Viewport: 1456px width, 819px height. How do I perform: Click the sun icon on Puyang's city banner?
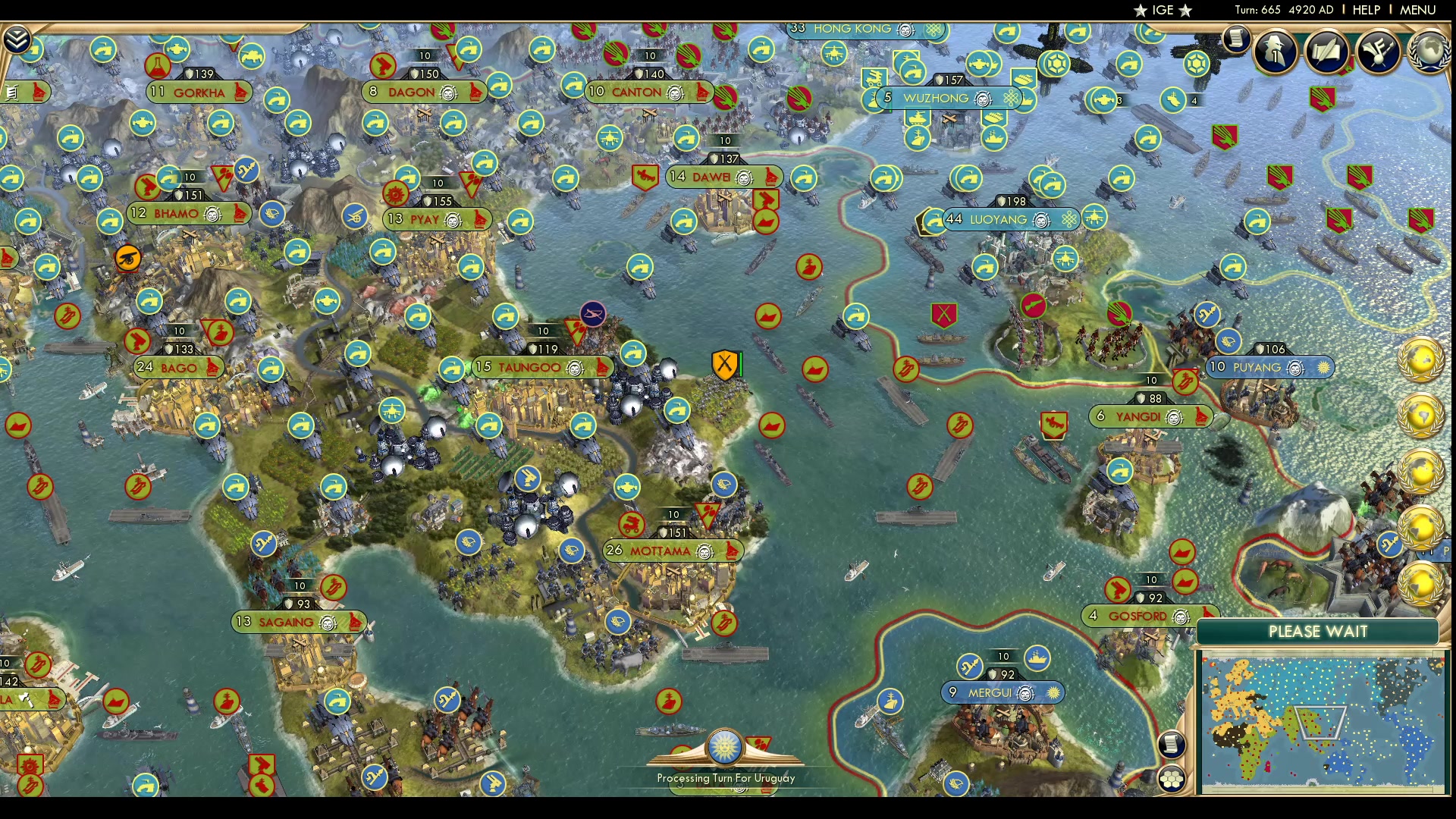point(1324,368)
